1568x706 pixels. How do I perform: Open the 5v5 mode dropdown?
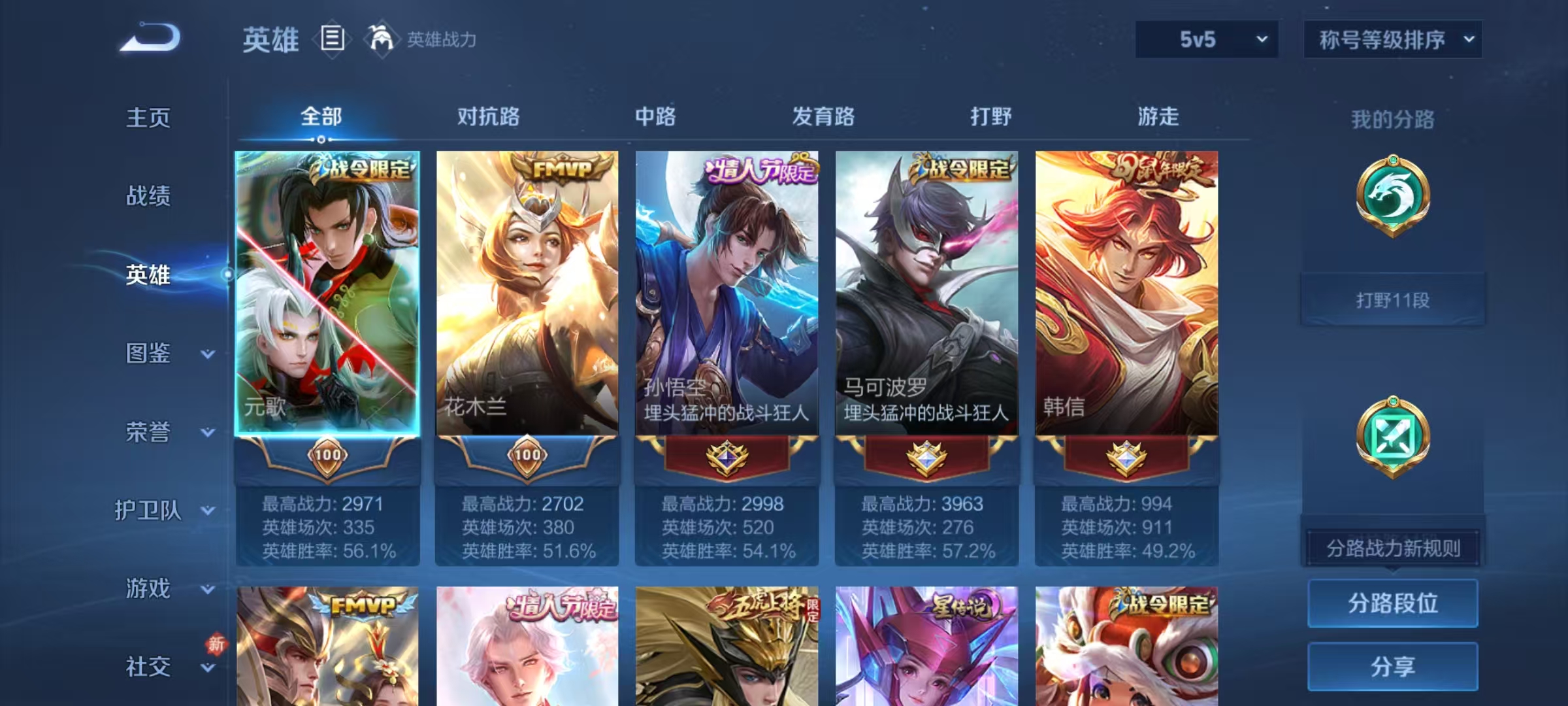[x=1206, y=39]
